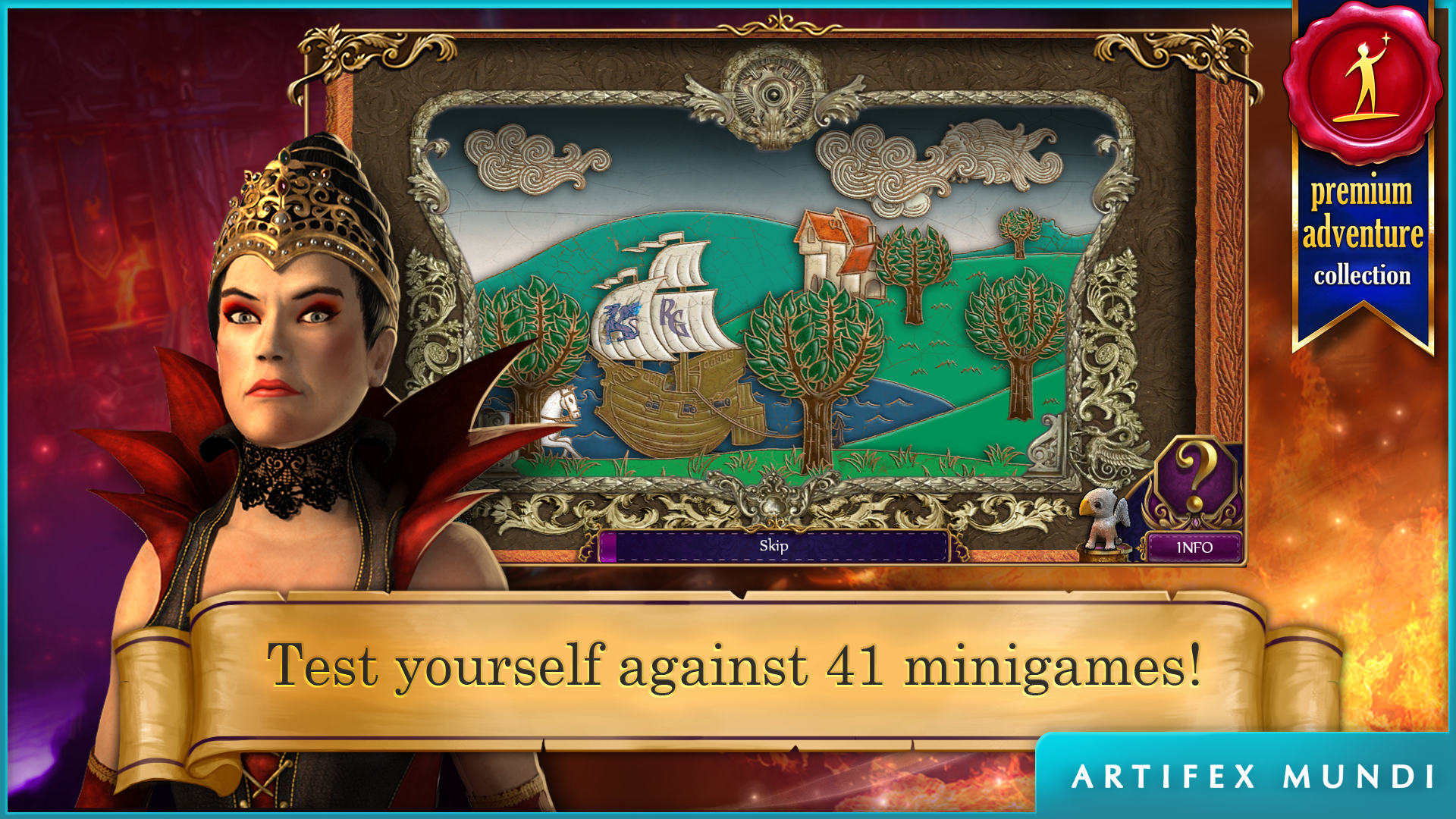
Task: Click the premium adventure collection label
Action: coord(1360,235)
